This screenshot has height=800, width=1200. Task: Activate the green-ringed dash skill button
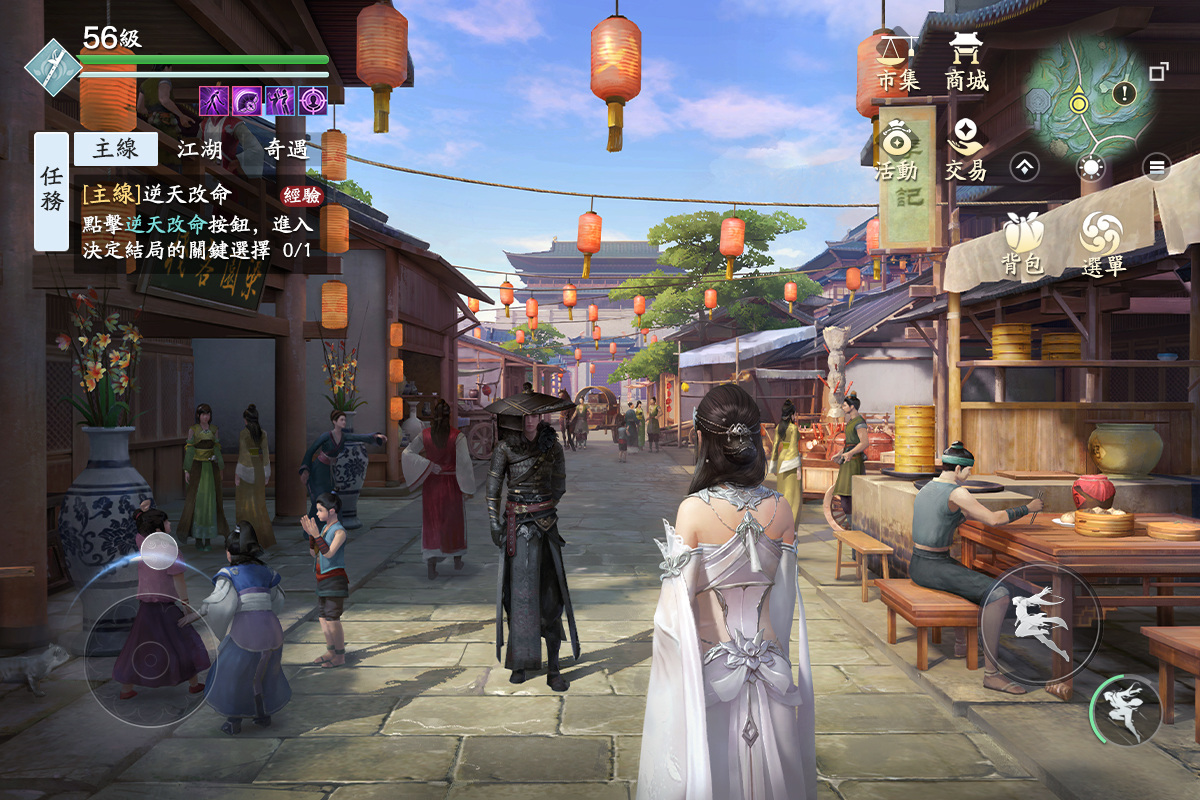[x=1126, y=709]
